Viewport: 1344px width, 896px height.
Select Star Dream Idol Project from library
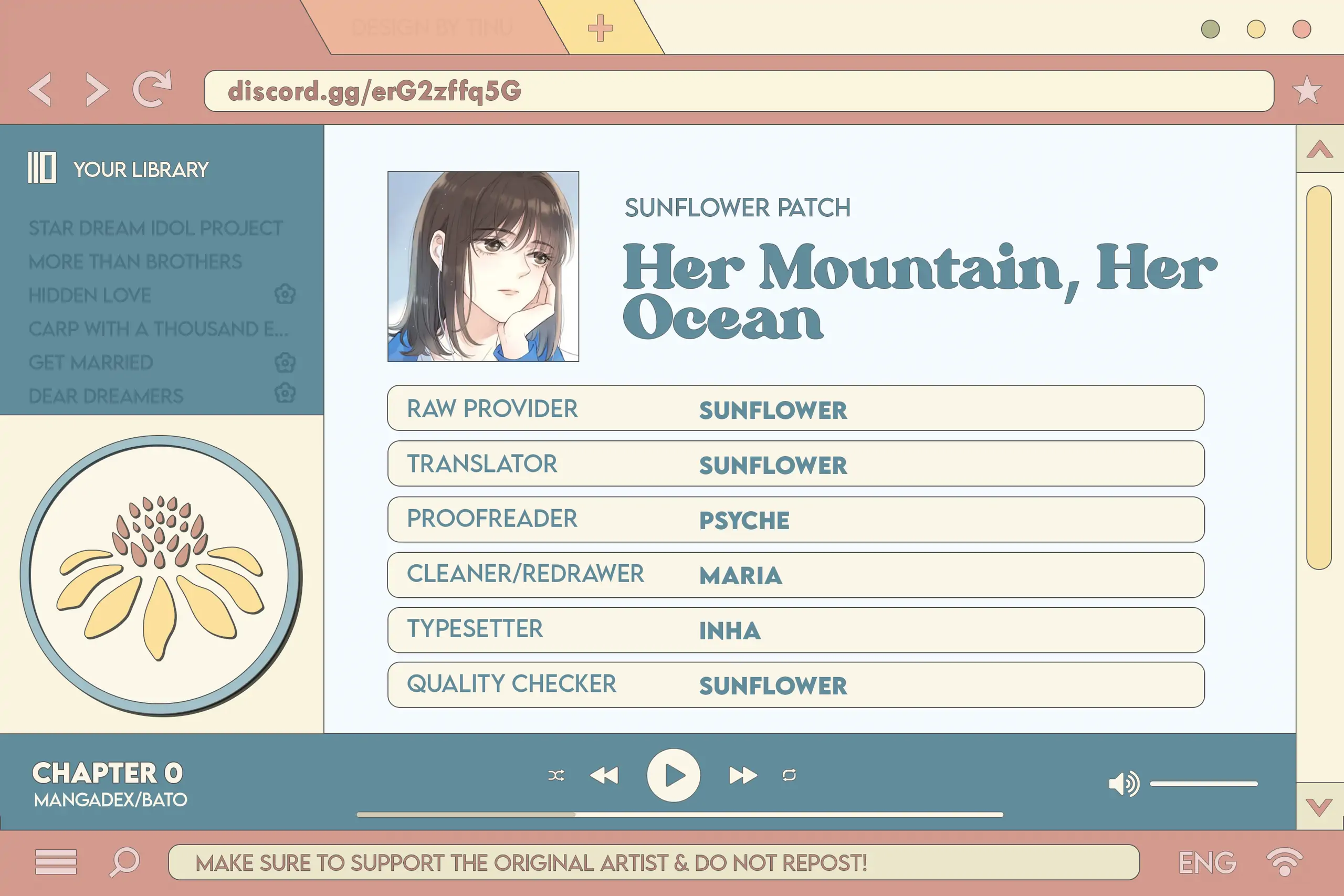point(155,228)
